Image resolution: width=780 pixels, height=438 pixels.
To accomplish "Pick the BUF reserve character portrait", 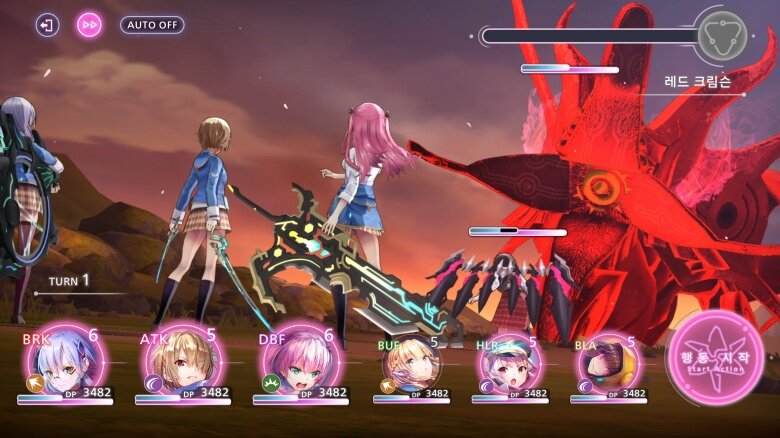I will (411, 365).
